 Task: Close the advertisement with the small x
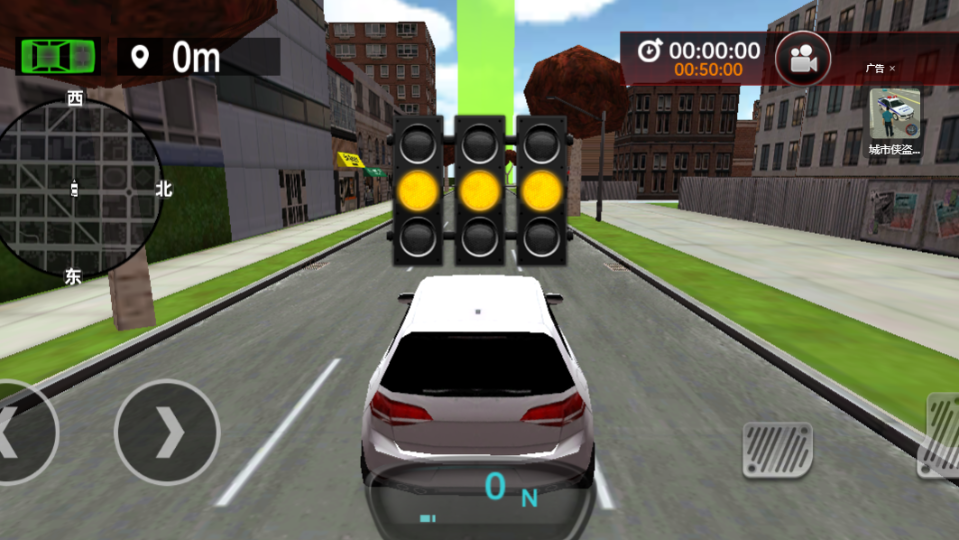[892, 69]
